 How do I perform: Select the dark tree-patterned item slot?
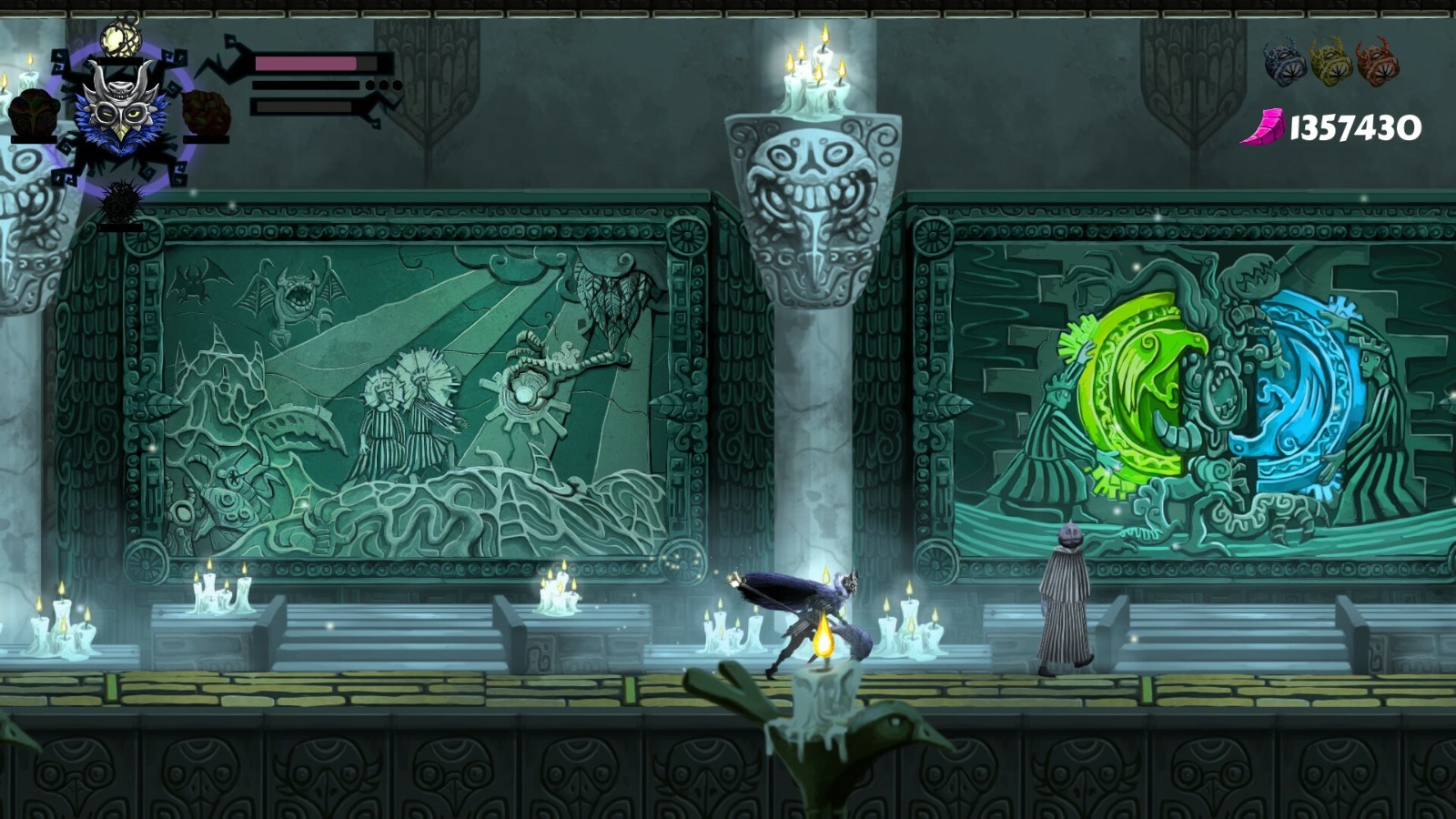35,114
